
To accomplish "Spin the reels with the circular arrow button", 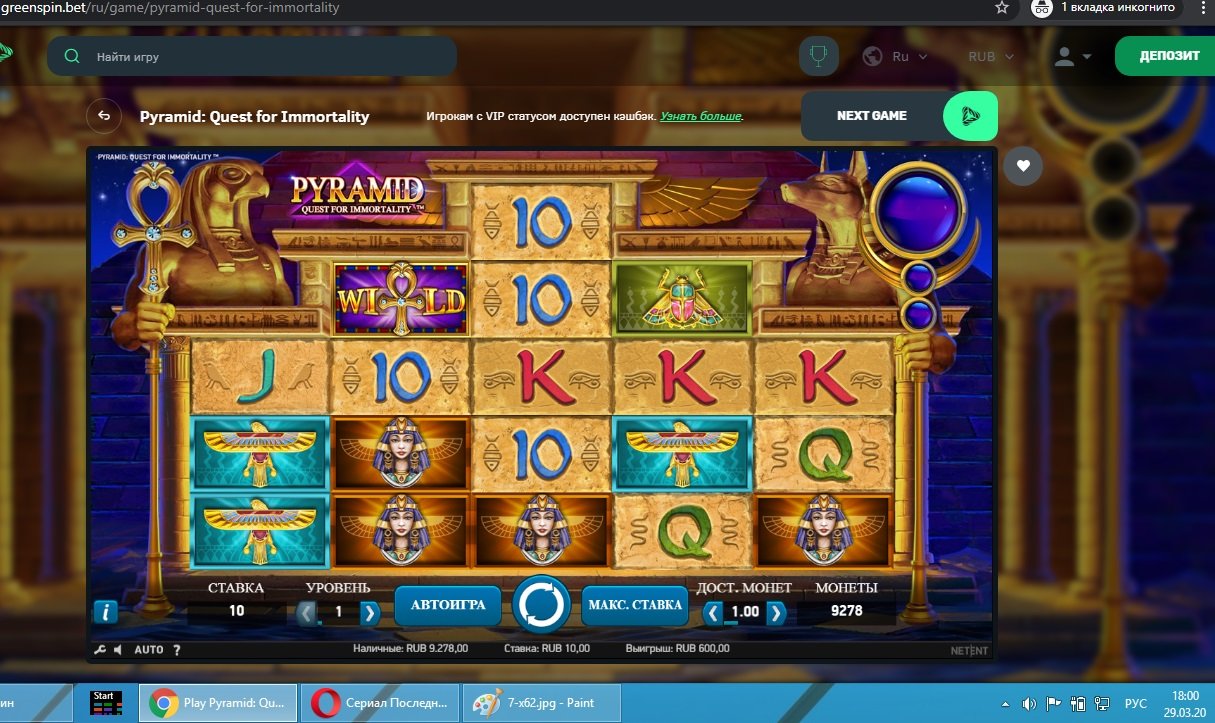I will coord(541,605).
